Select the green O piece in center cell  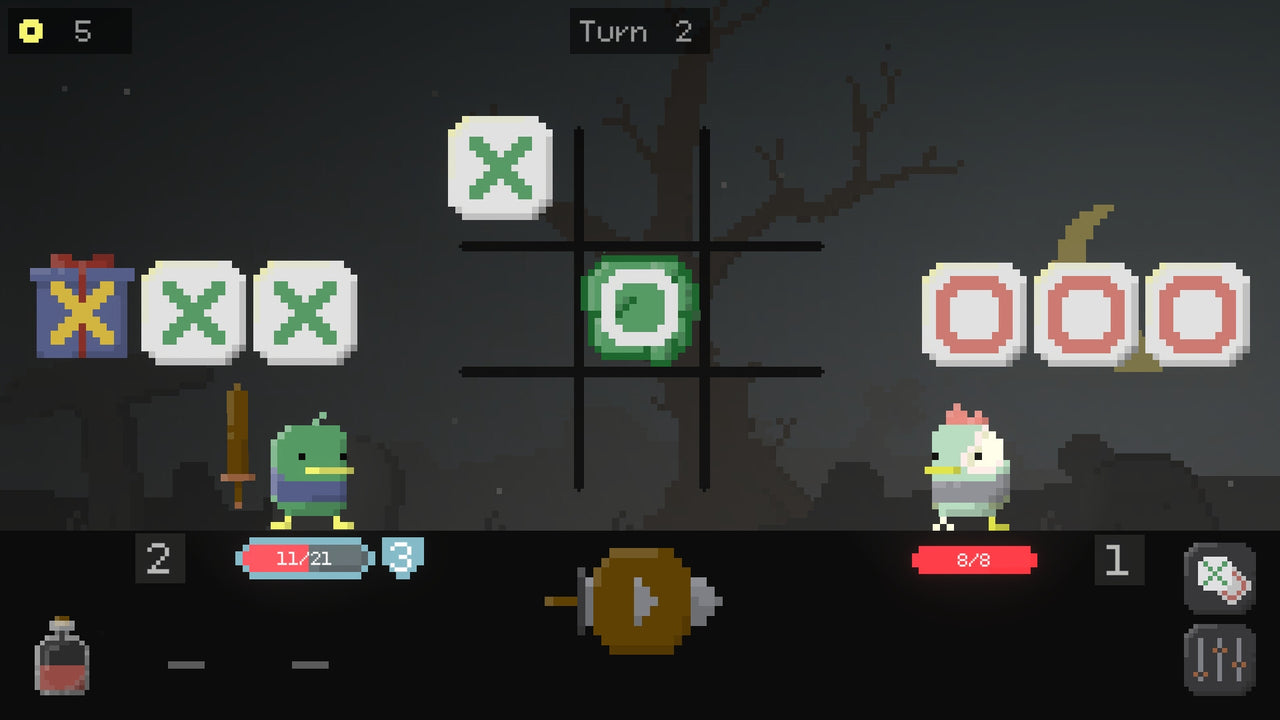click(x=640, y=308)
